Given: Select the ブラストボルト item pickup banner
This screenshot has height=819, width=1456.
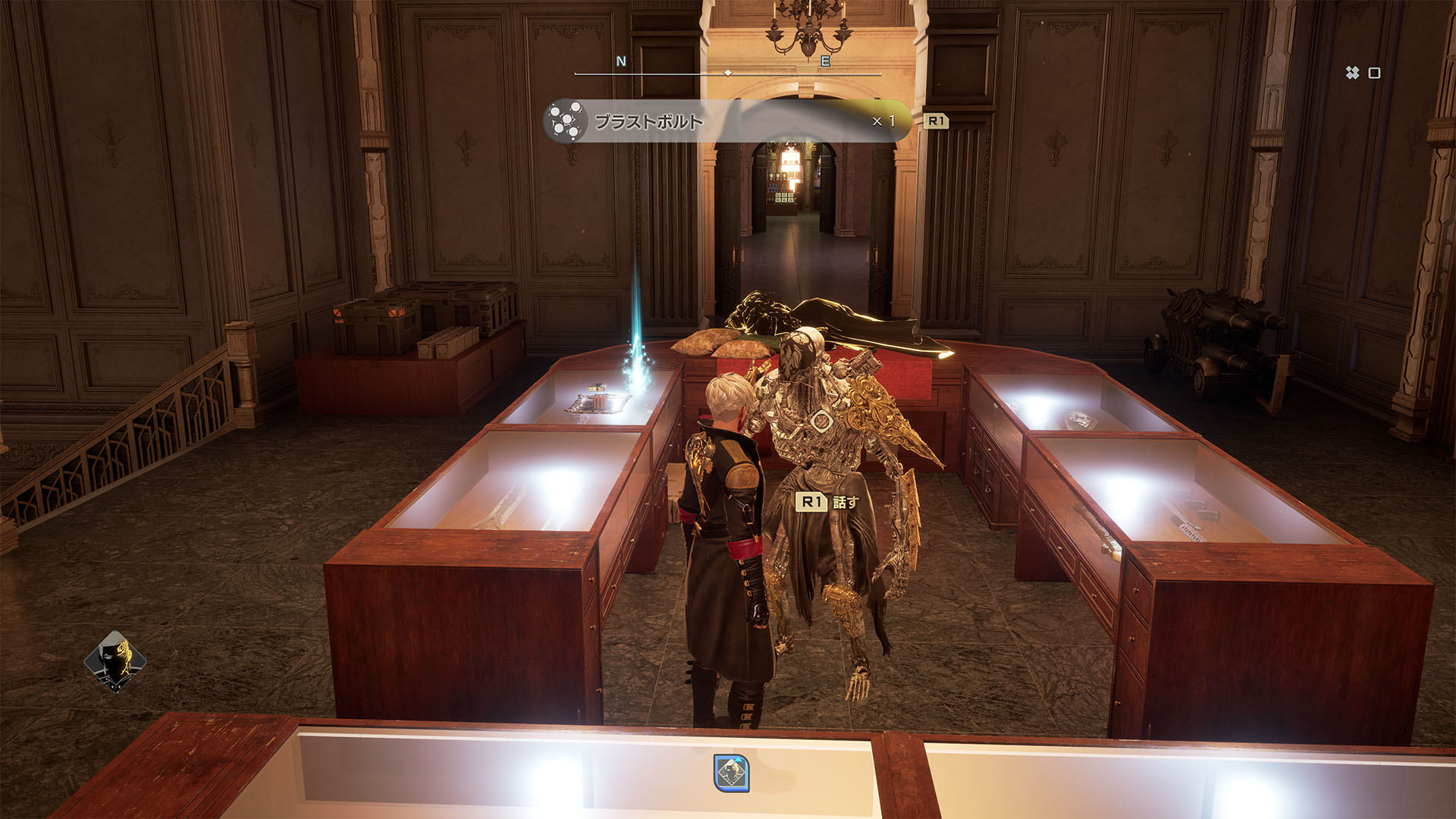Looking at the screenshot, I should pos(726,121).
